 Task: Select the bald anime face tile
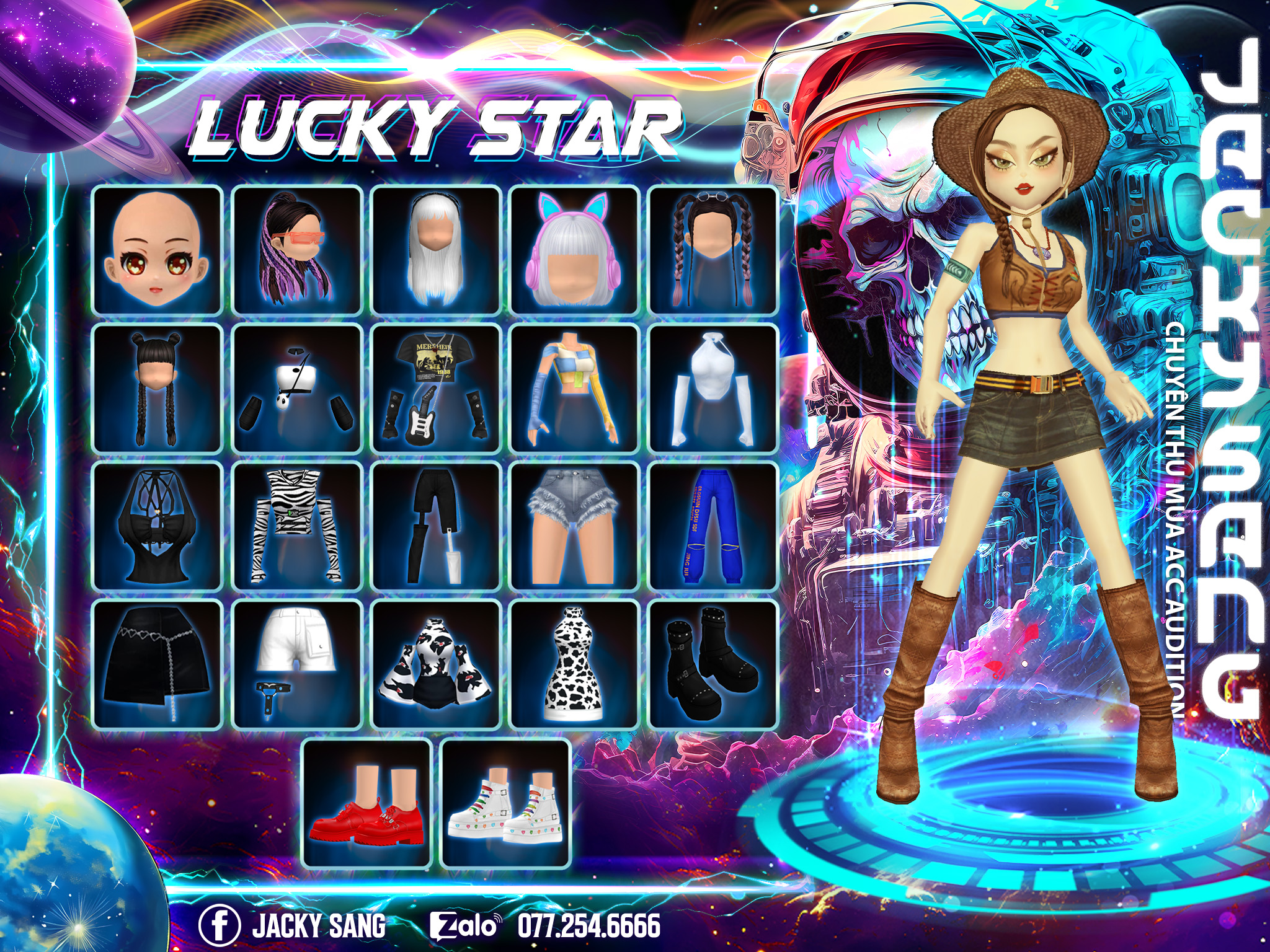tap(157, 250)
